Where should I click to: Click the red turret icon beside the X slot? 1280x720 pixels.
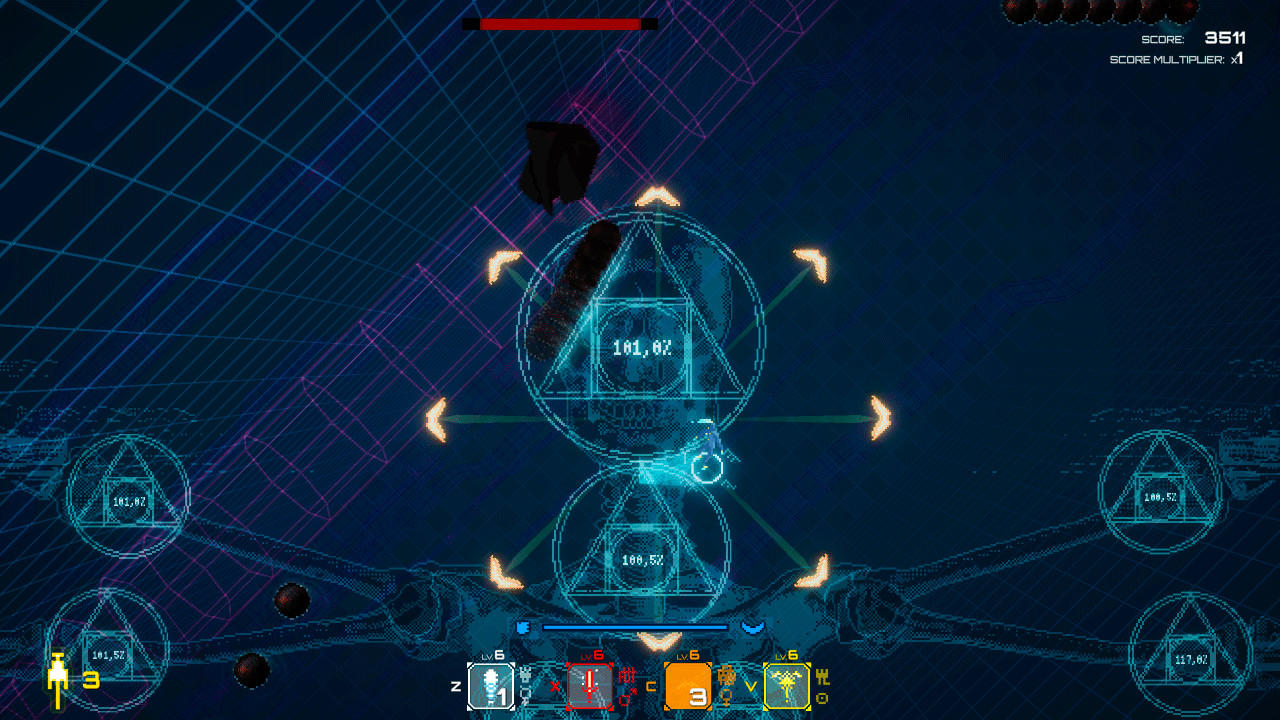(627, 675)
